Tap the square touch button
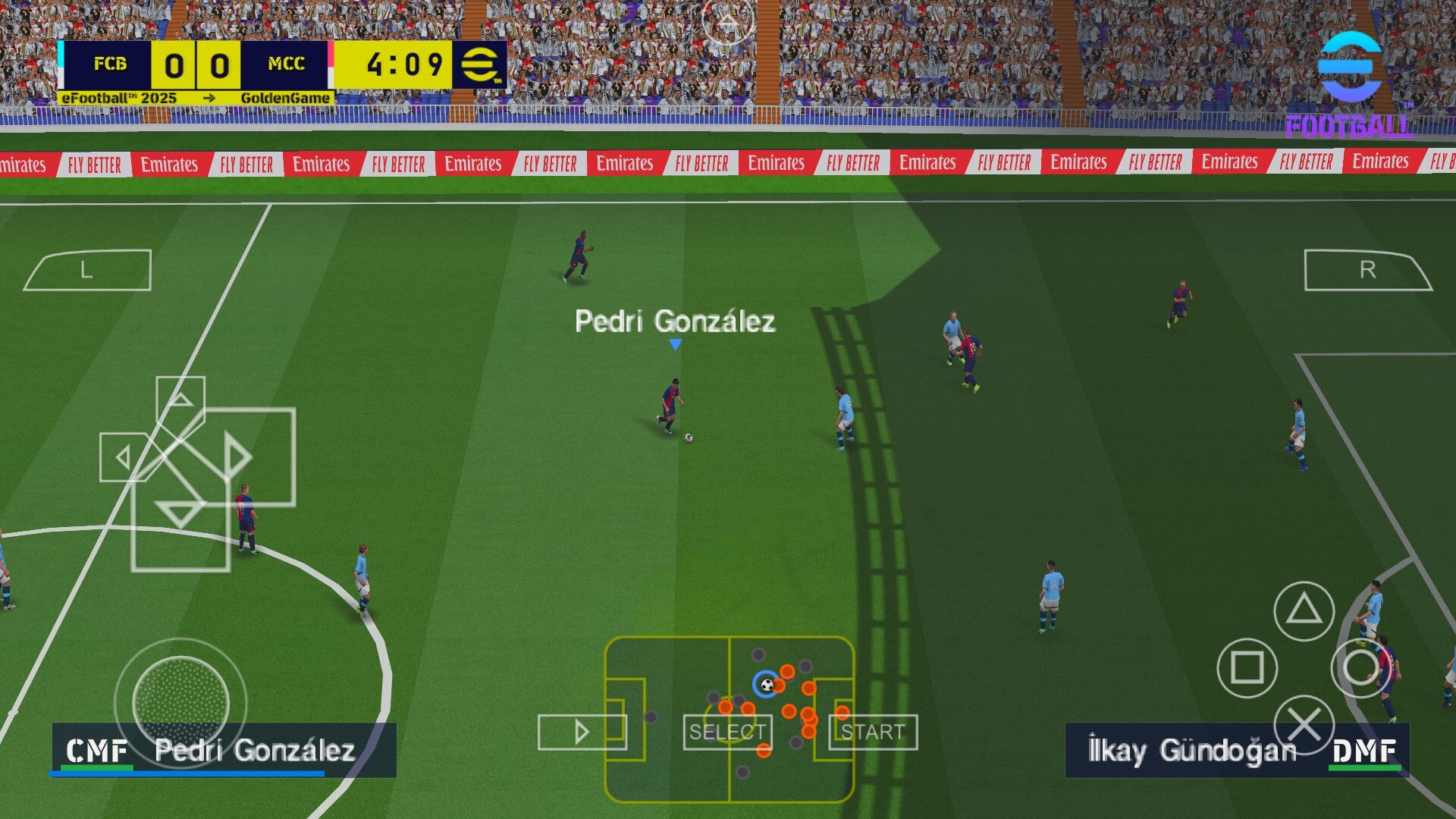The height and width of the screenshot is (819, 1456). tap(1247, 668)
